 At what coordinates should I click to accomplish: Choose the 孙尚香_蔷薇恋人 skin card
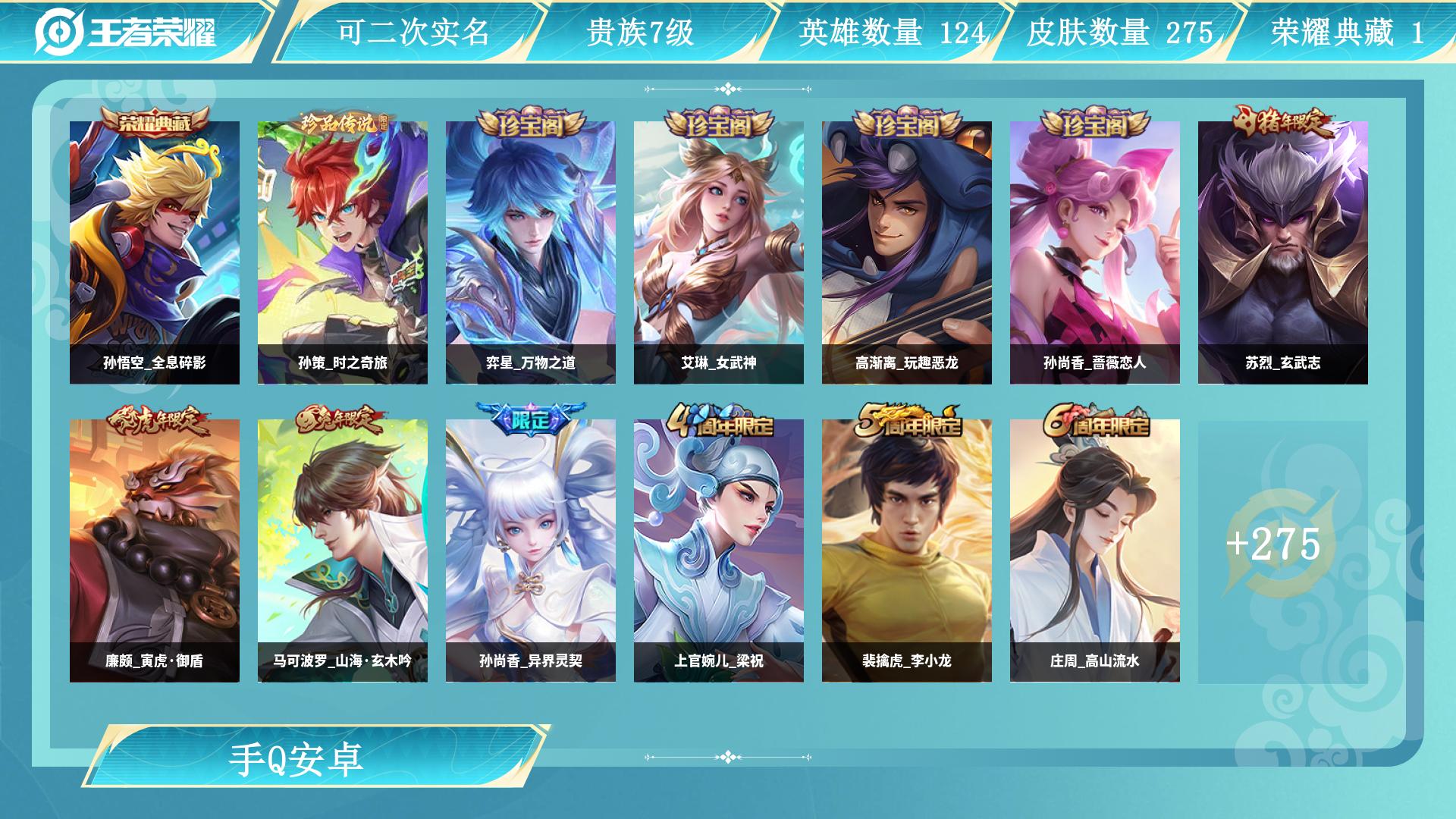point(1095,253)
